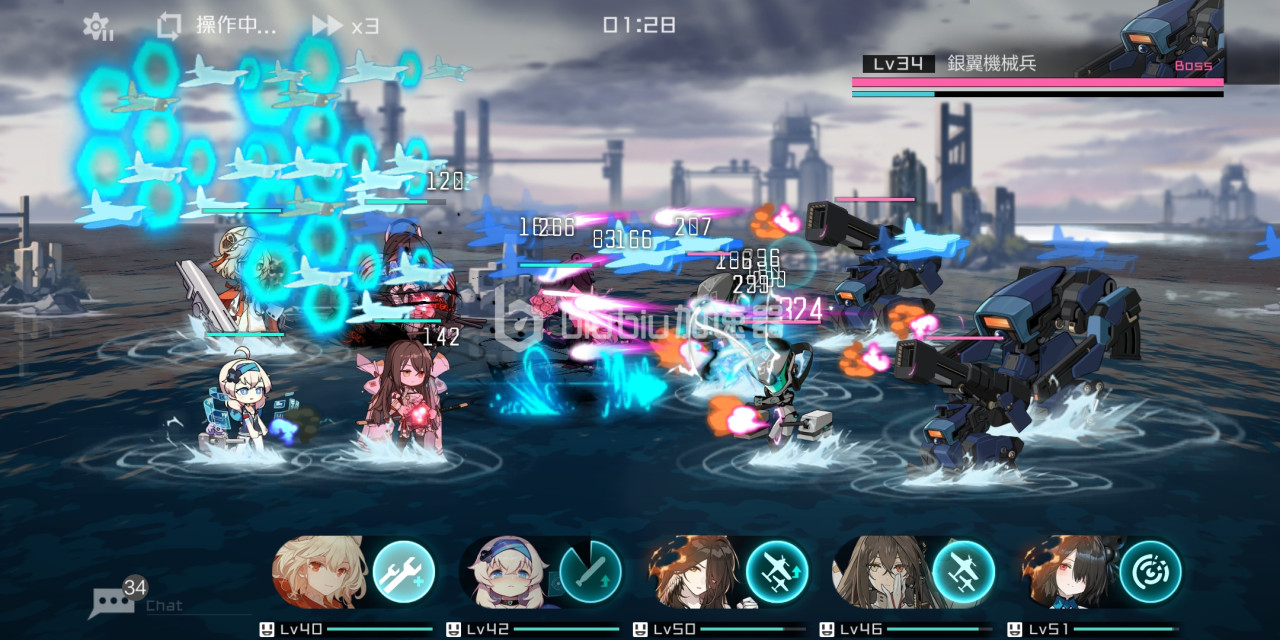Change the x3 battle speed
This screenshot has width=1280, height=640.
345,26
